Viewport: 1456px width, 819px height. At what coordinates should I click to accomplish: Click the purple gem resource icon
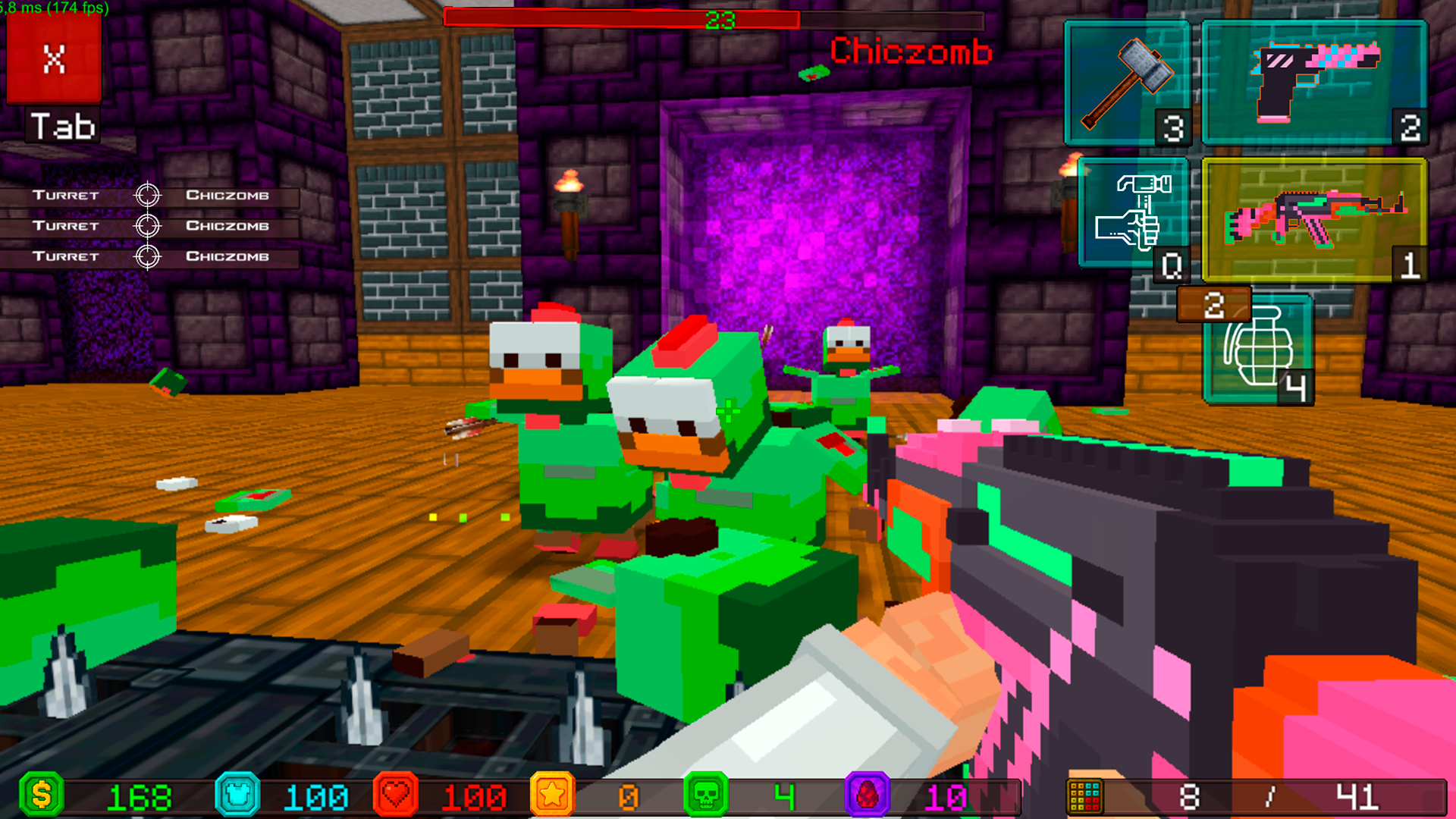tap(865, 795)
